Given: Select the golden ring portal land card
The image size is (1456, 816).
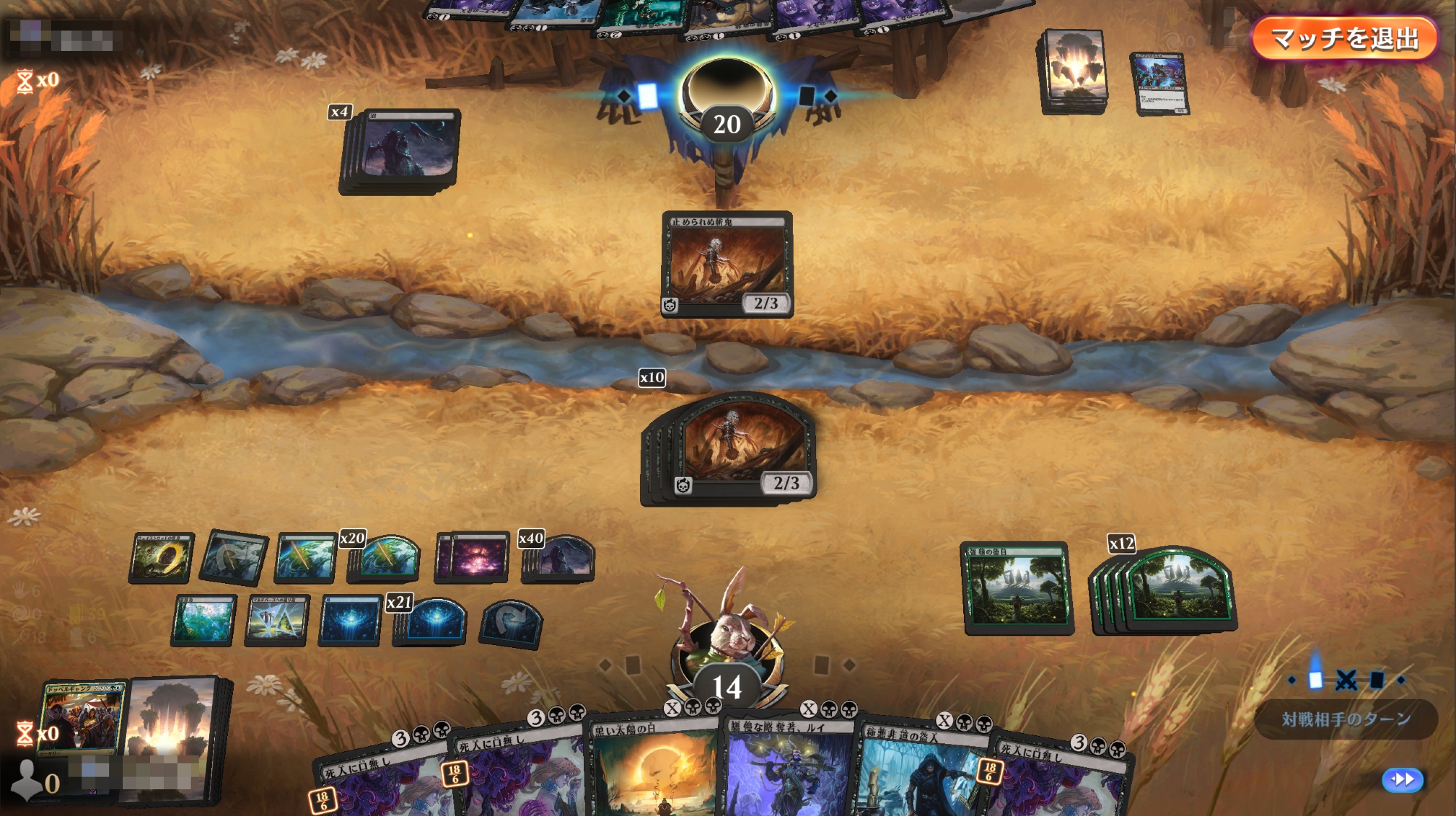Looking at the screenshot, I should (162, 558).
